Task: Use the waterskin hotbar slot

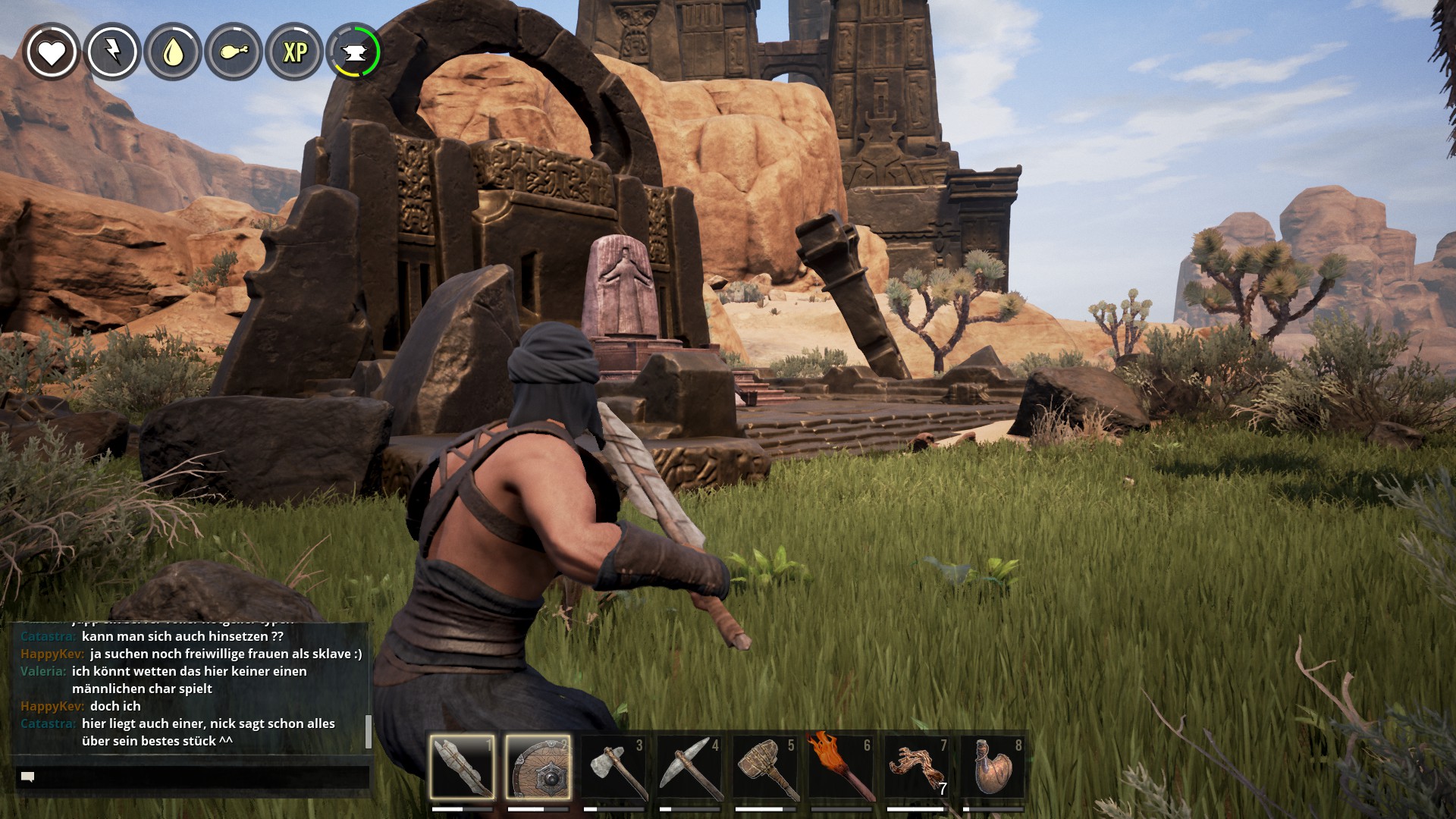Action: (993, 767)
